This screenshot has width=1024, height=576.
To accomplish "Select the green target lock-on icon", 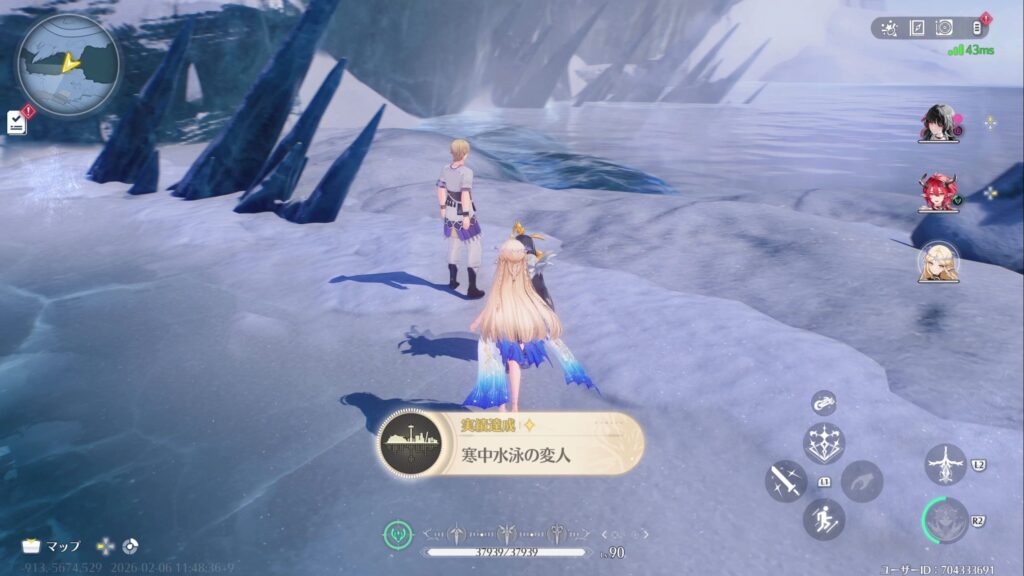I will click(398, 535).
